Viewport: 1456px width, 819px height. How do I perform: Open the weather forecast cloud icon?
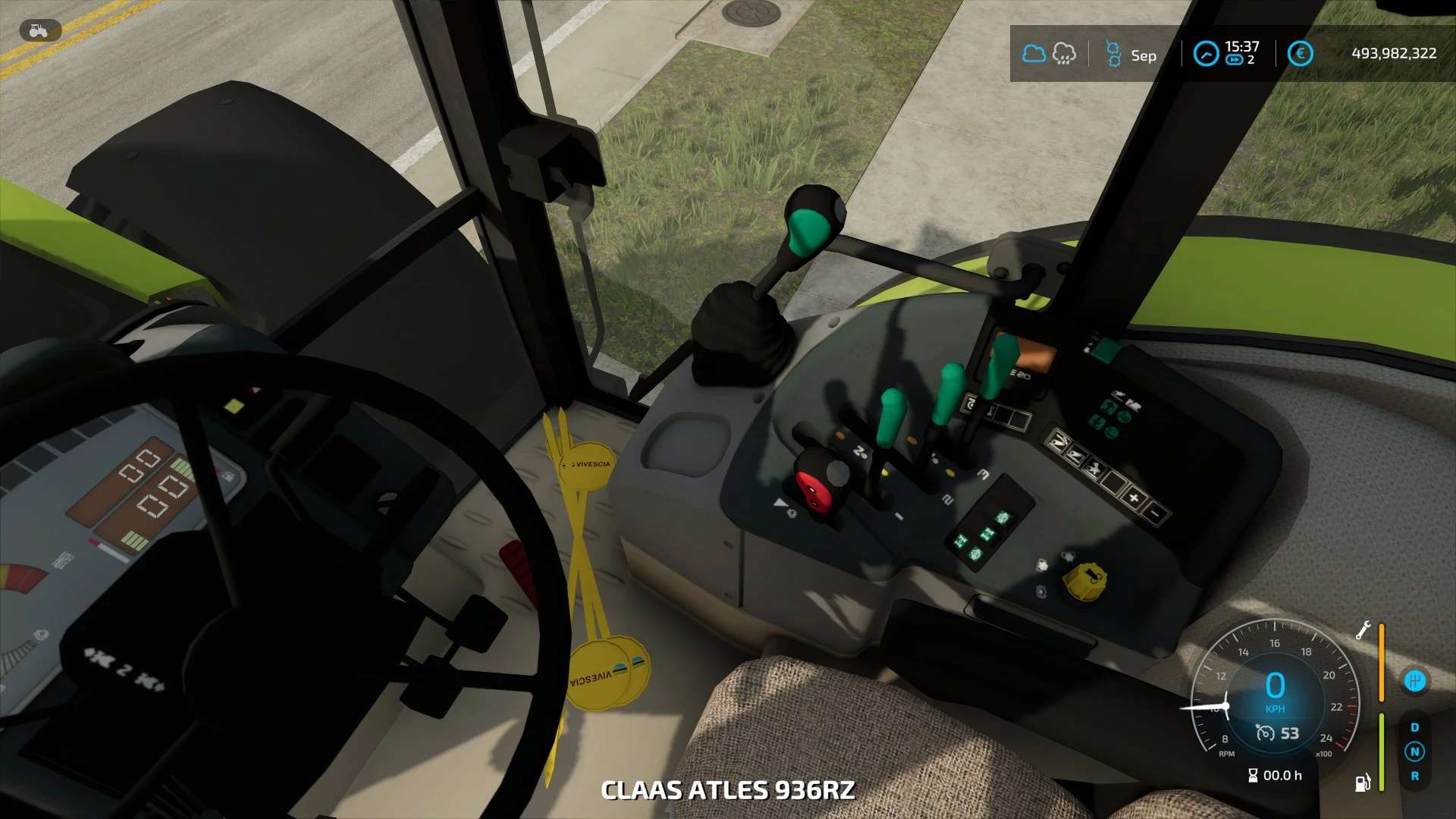pyautogui.click(x=1034, y=54)
